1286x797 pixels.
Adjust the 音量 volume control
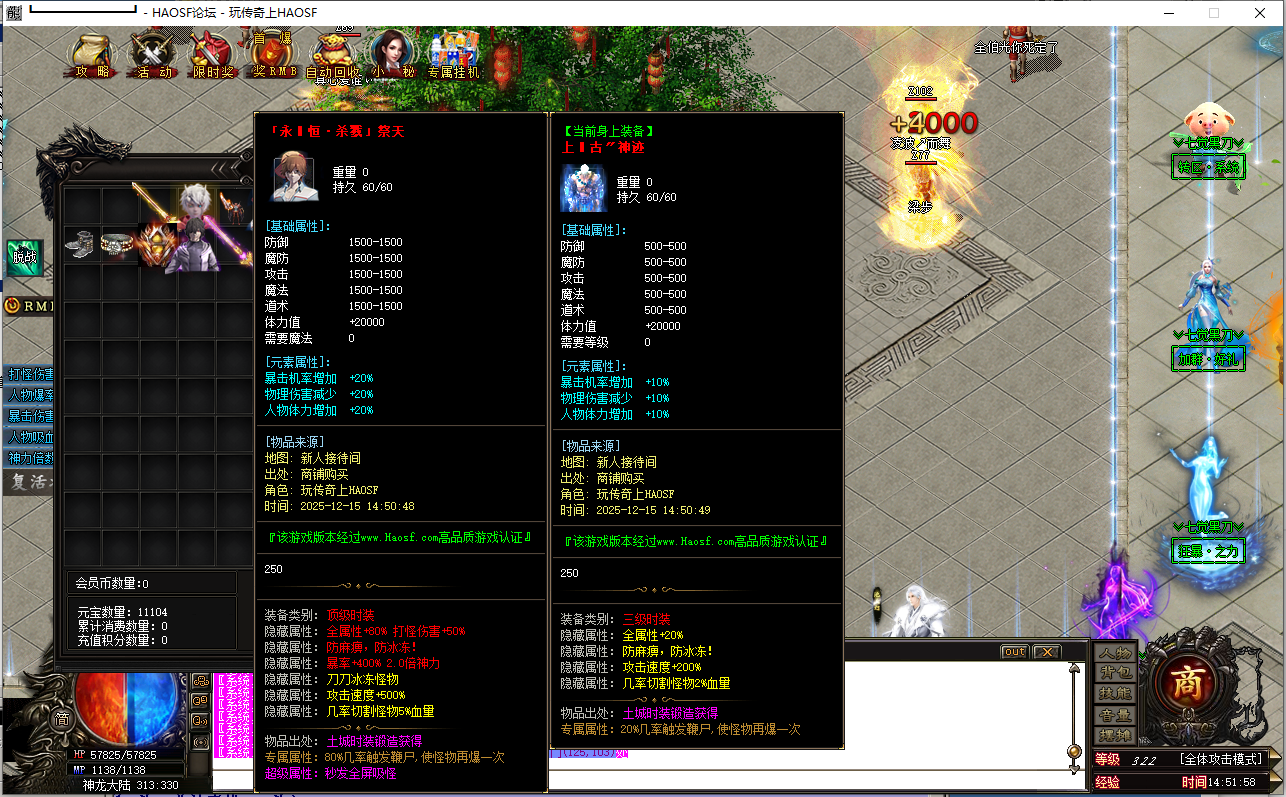[1114, 715]
